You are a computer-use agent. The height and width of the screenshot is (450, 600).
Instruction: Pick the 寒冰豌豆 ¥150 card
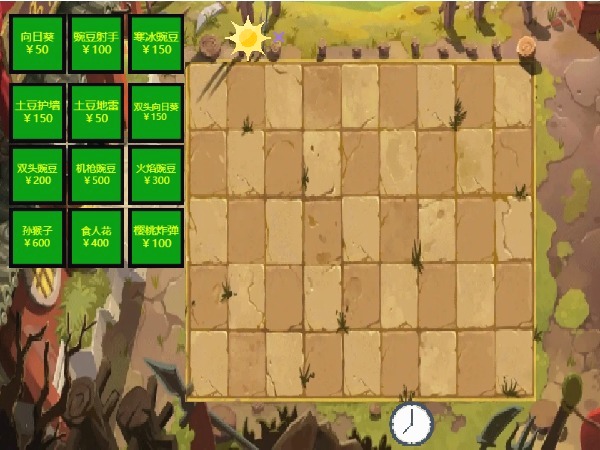pyautogui.click(x=156, y=43)
